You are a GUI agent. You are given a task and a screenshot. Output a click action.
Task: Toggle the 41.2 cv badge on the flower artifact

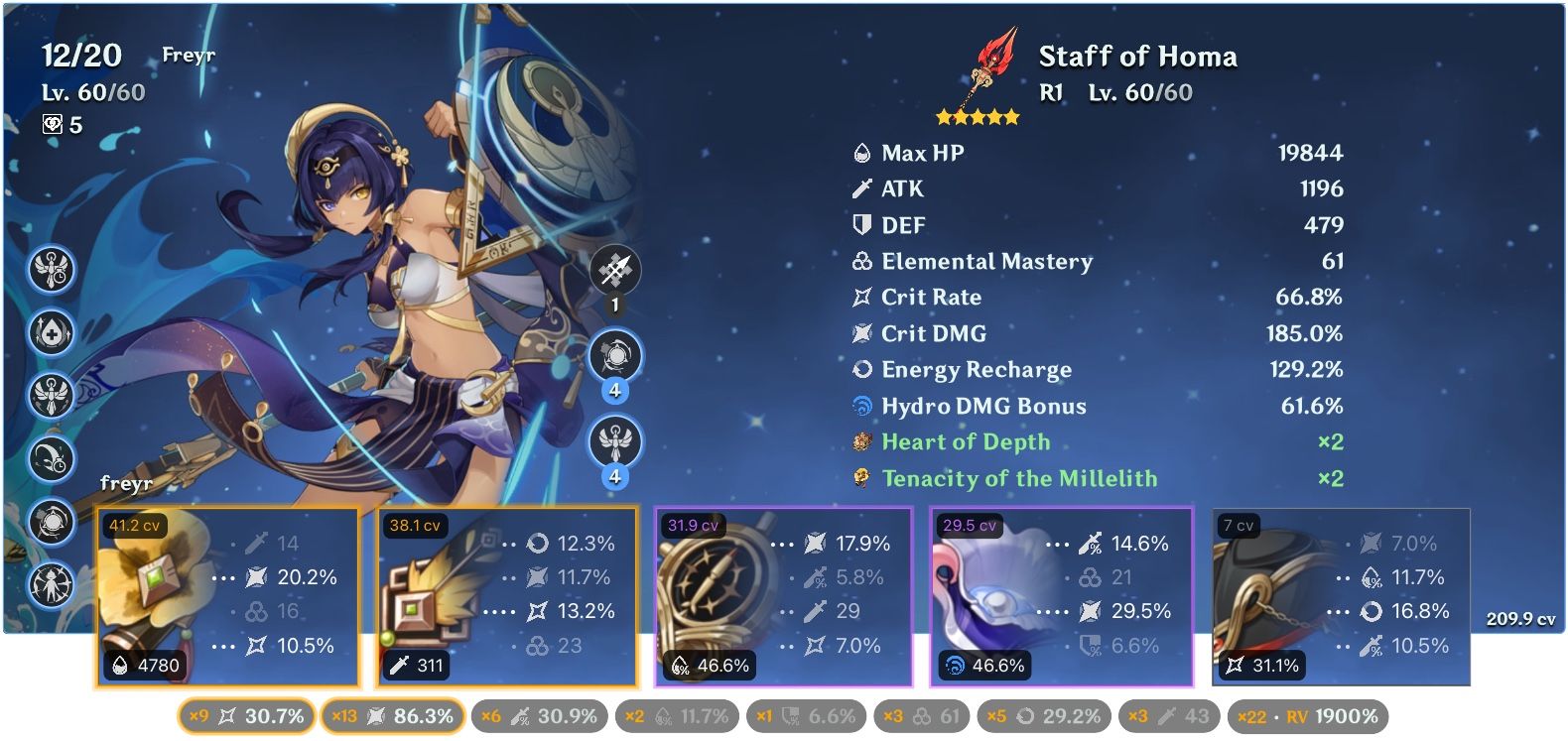click(133, 526)
